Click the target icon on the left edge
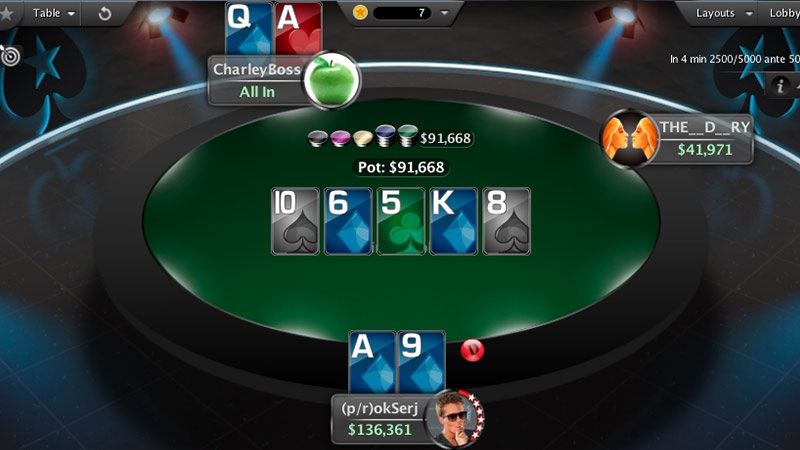Viewport: 800px width, 450px height. point(10,56)
